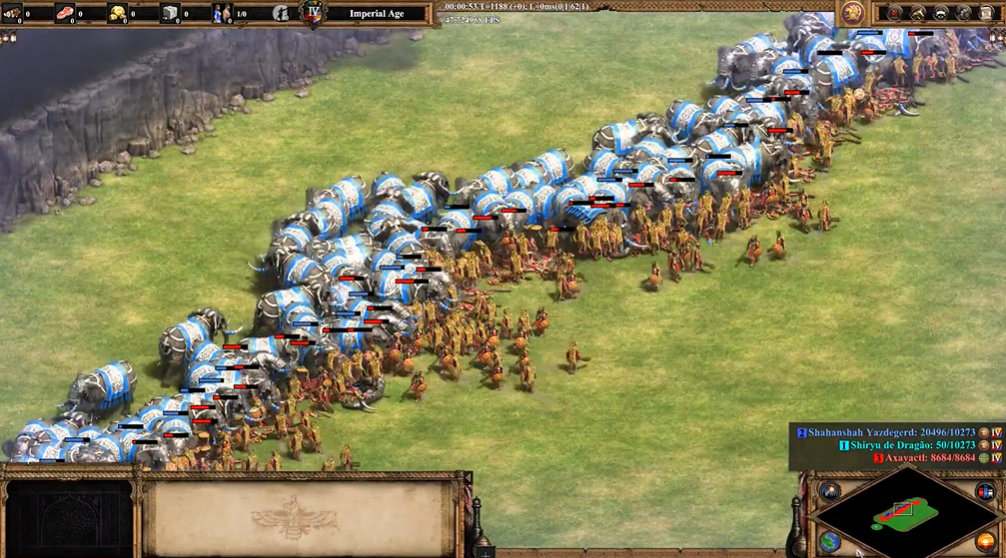
Task: Select the idle villager icon
Action: coord(281,14)
